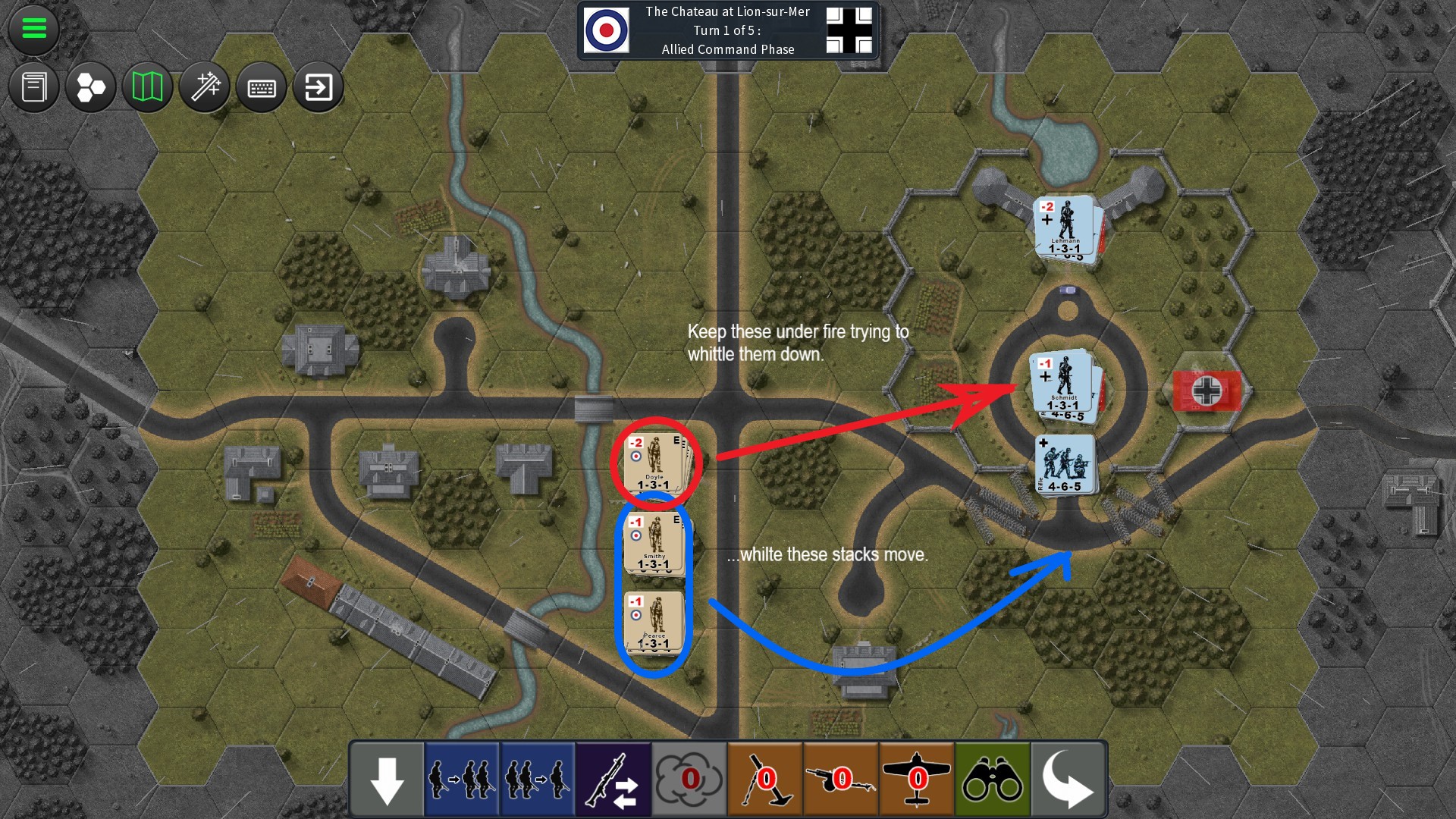Click the airstrike support icon

point(916,778)
